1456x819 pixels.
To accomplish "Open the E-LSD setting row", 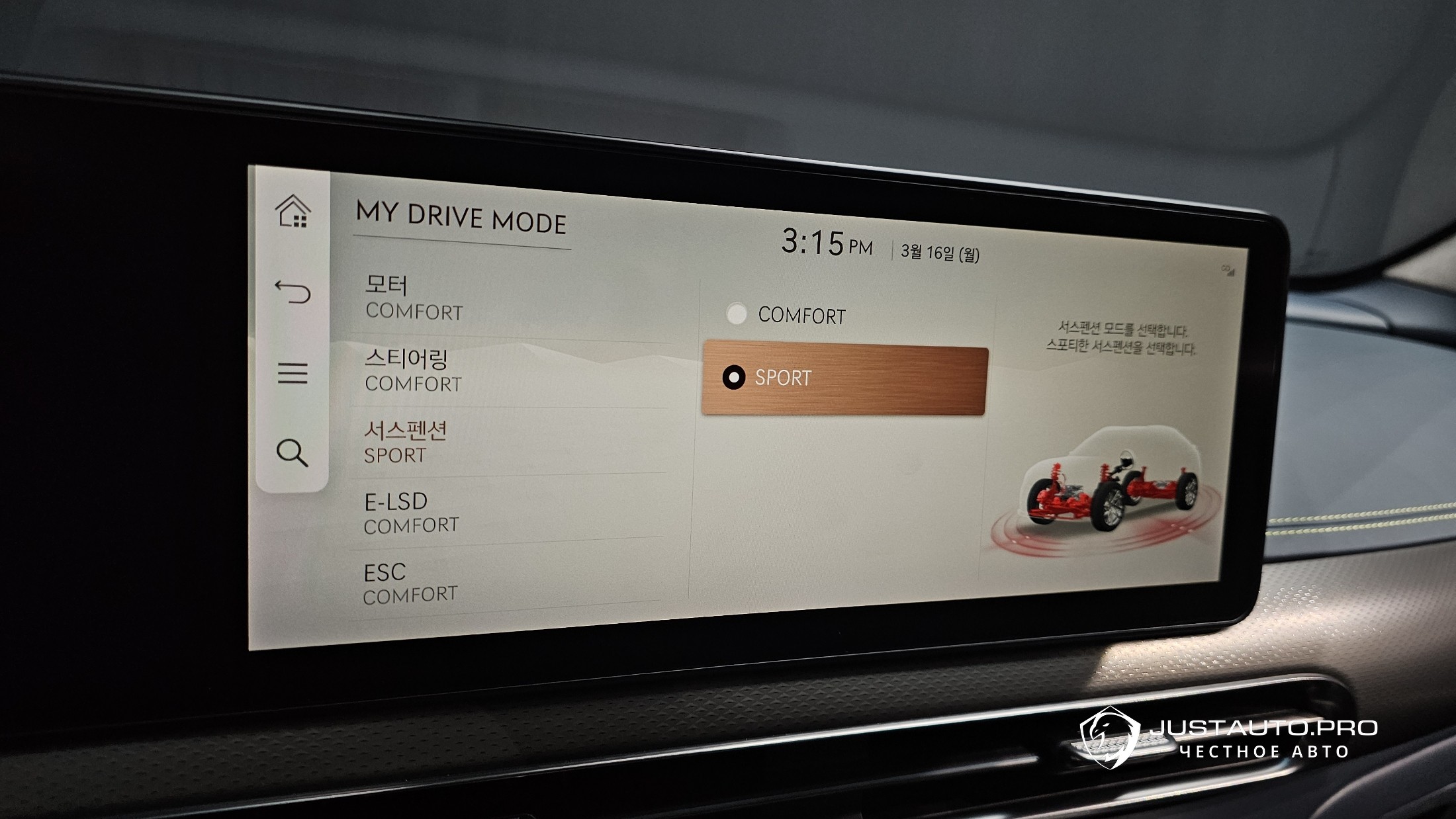I will (x=510, y=512).
